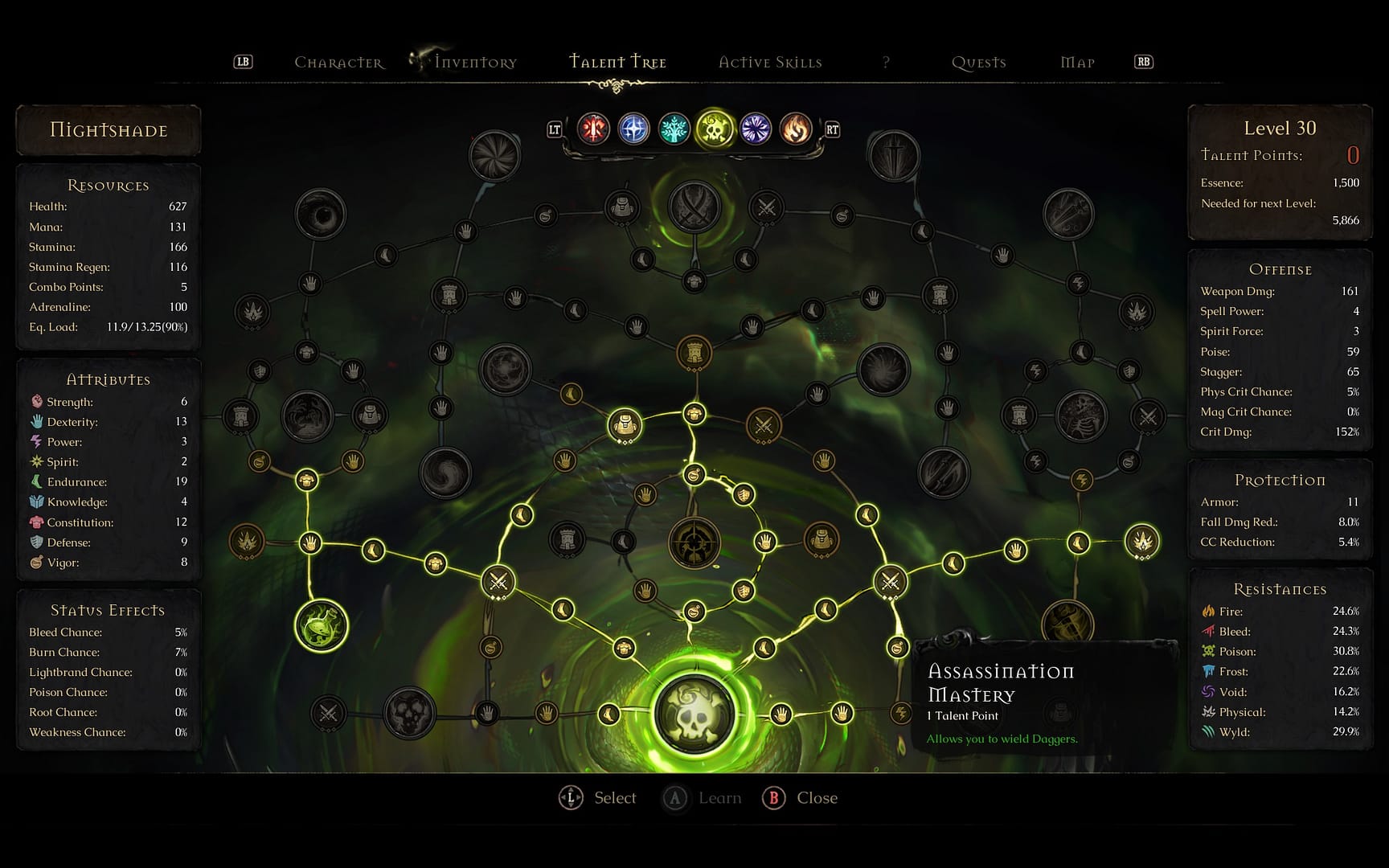Go to the Active Skills tab
Image resolution: width=1389 pixels, height=868 pixels.
coord(770,63)
